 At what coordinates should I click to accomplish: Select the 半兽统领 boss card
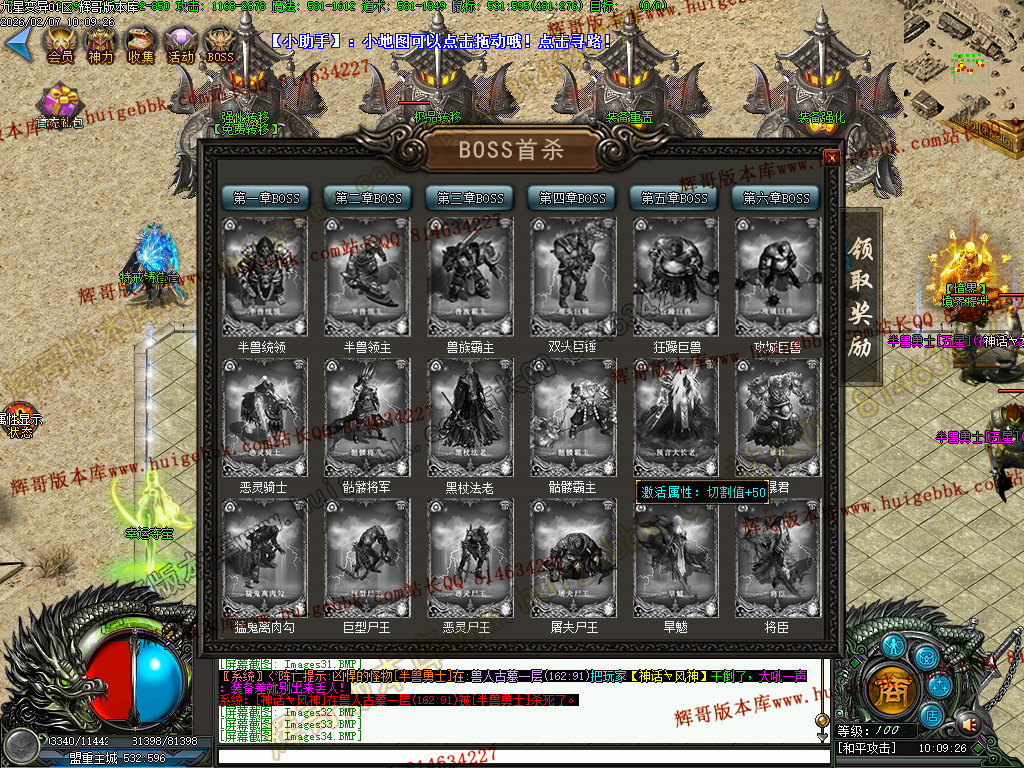(x=265, y=277)
